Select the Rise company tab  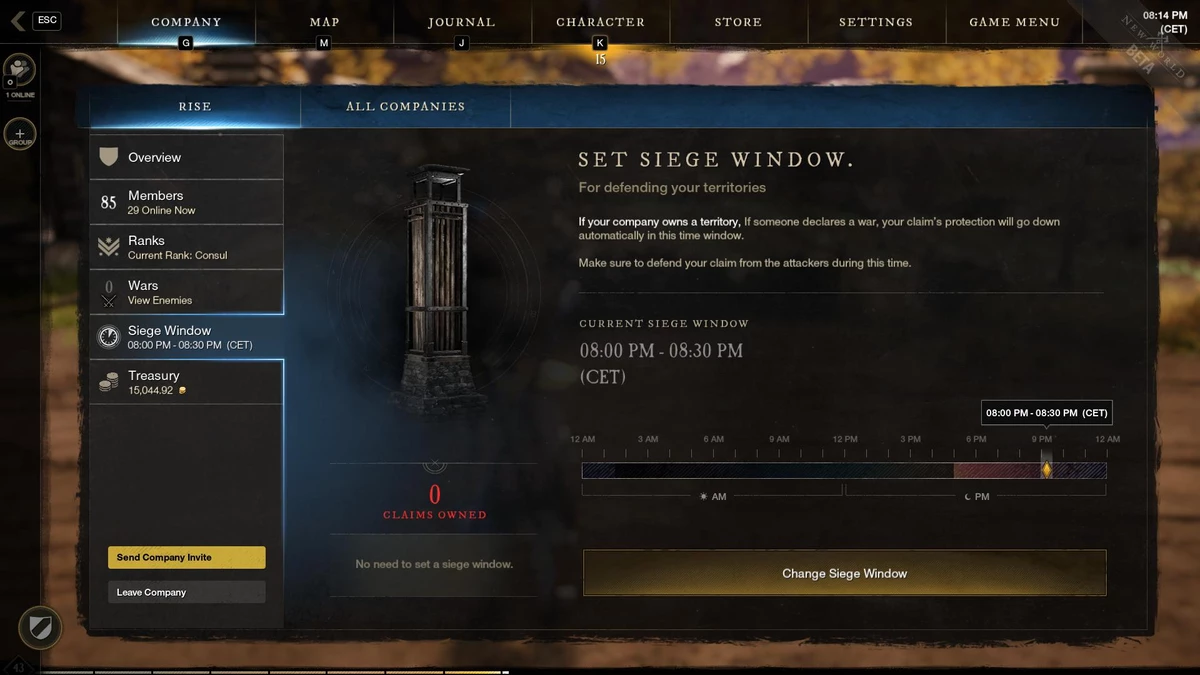[x=195, y=106]
